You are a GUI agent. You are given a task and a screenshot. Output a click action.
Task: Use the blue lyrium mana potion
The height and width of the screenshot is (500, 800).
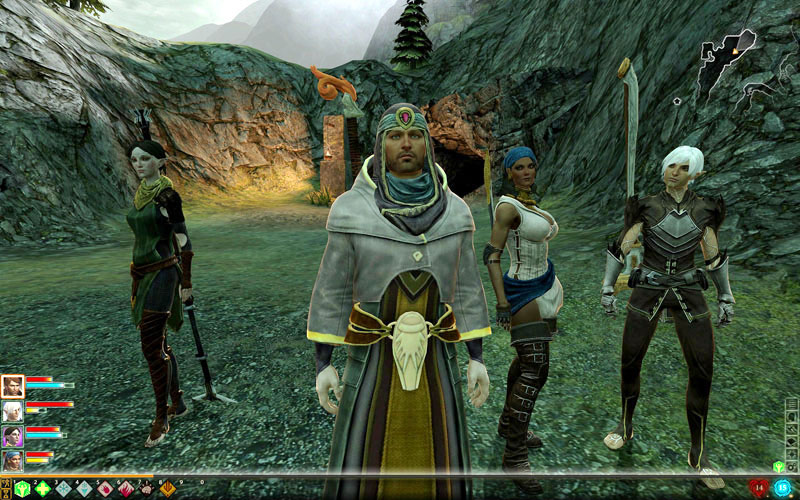(x=782, y=487)
